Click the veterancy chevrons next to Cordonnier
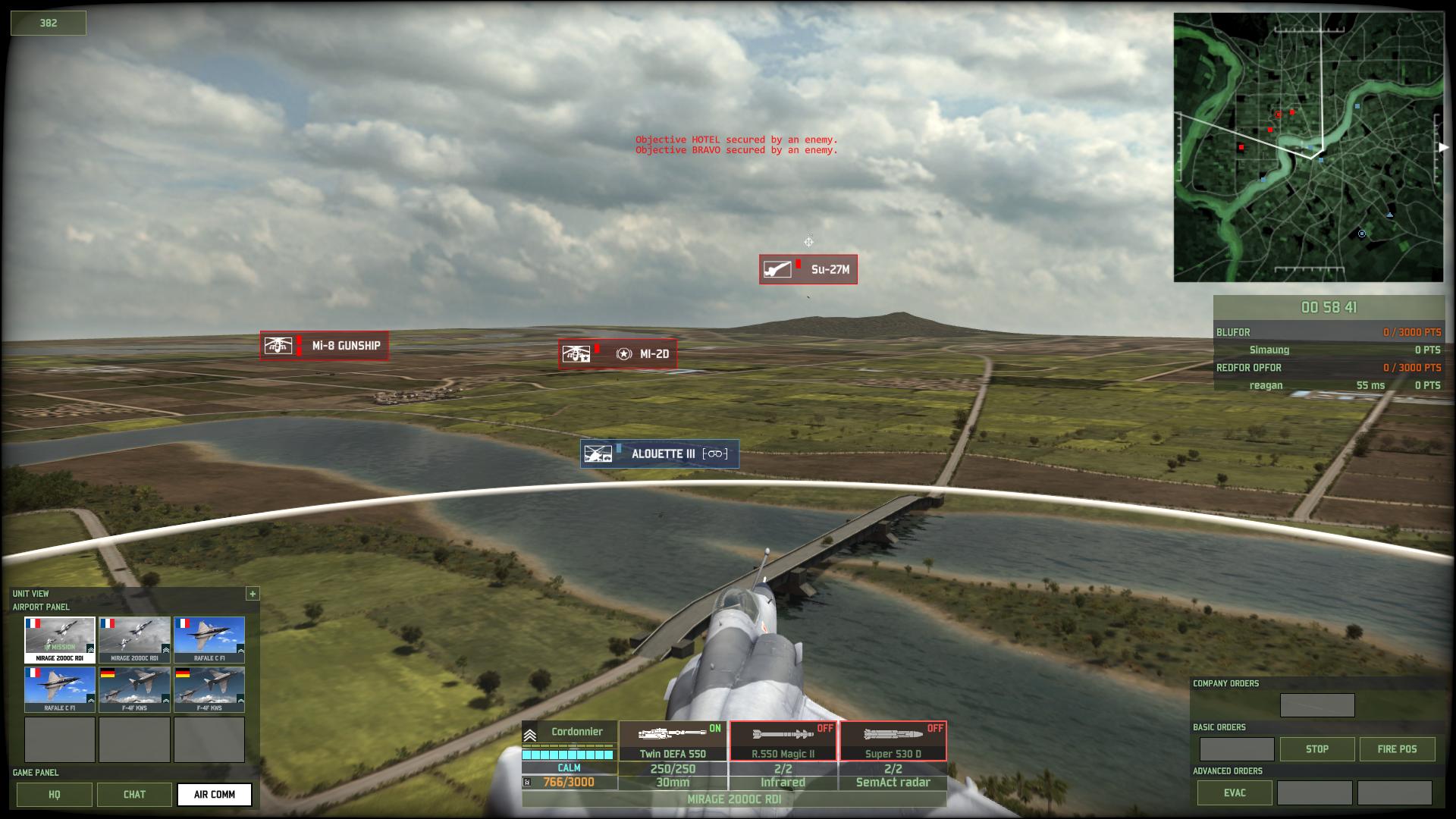The height and width of the screenshot is (819, 1456). tap(529, 733)
